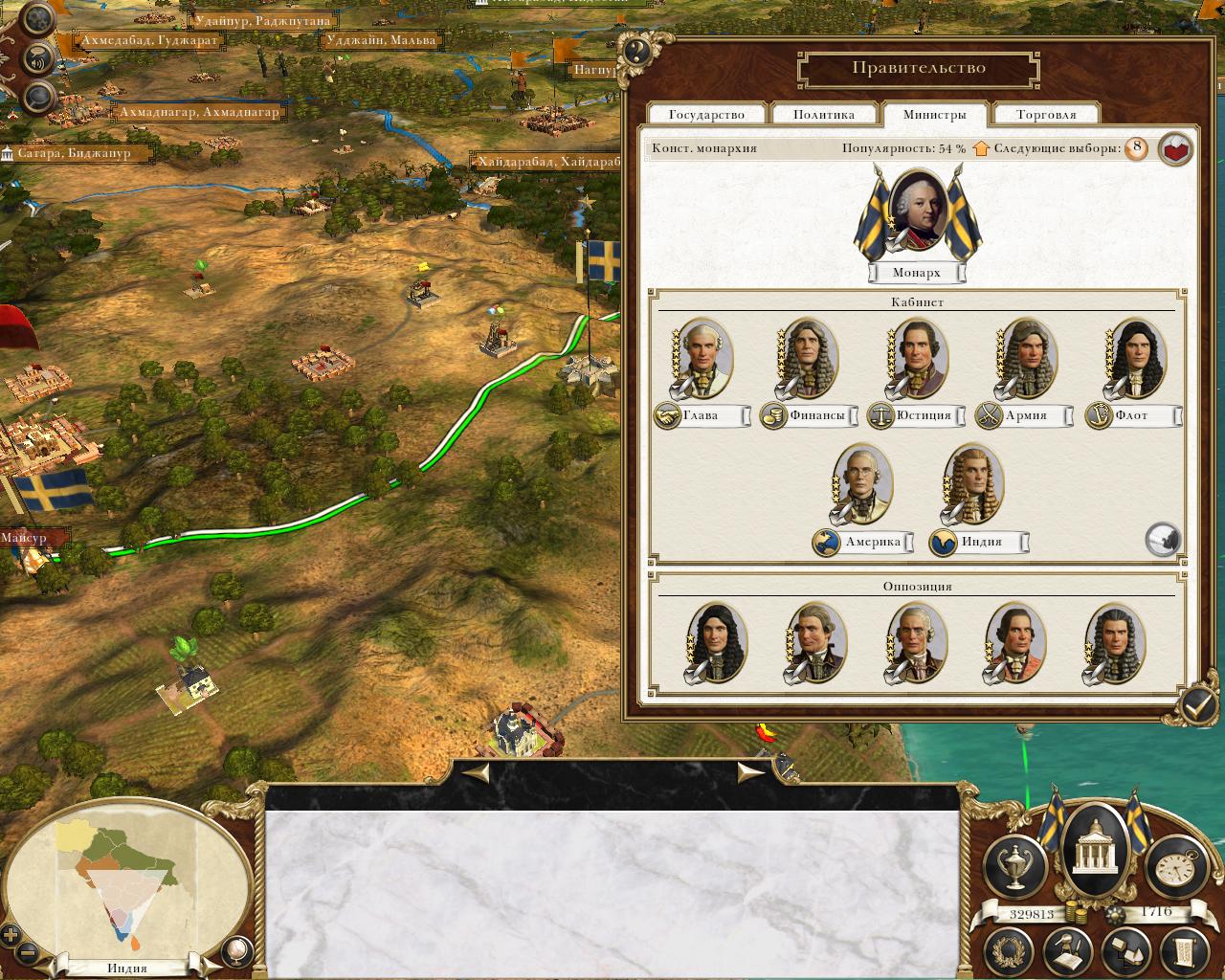This screenshot has width=1225, height=980.
Task: Select the Армия minister portrait
Action: pyautogui.click(x=1026, y=357)
